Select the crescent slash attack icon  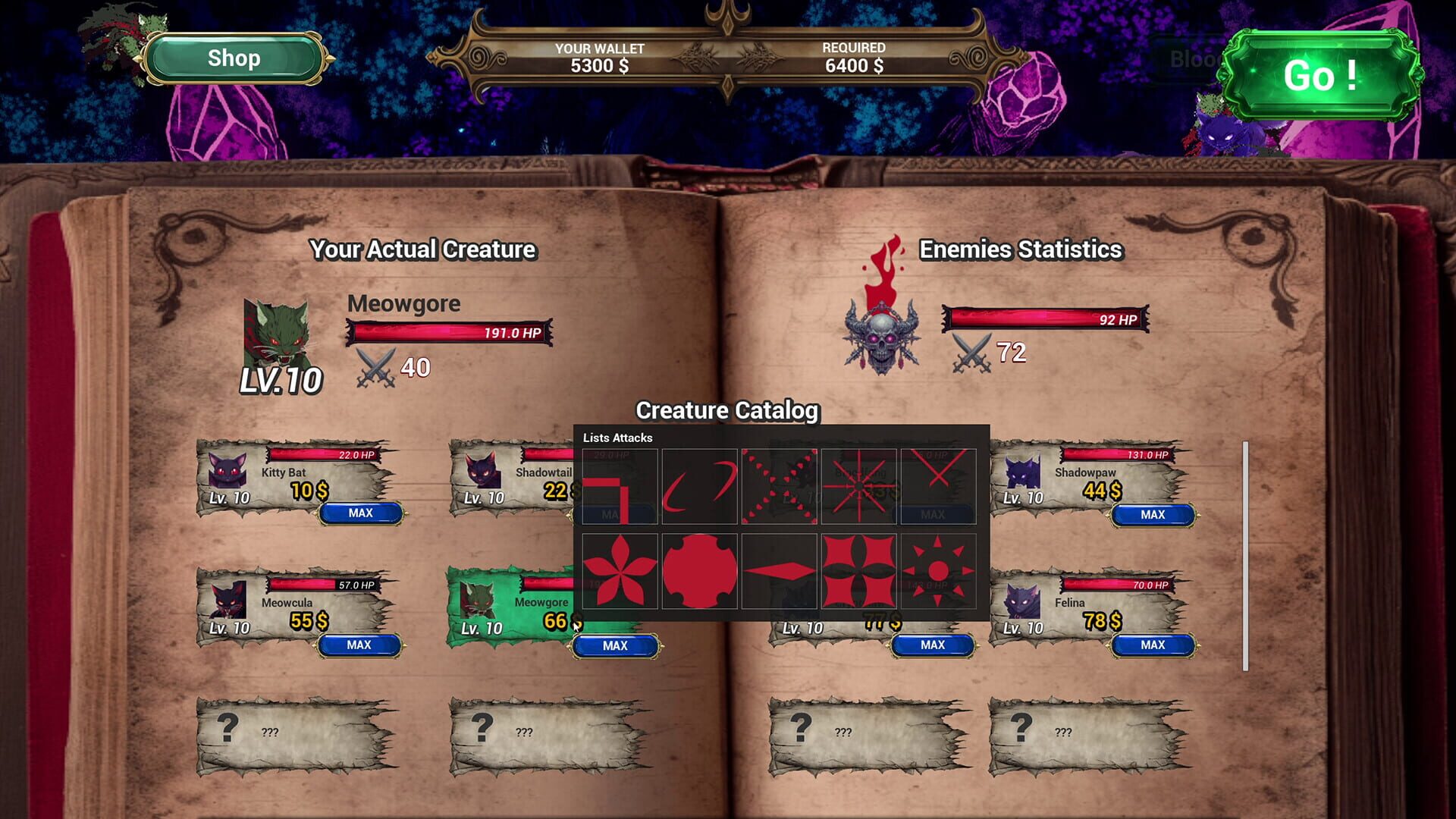[x=698, y=485]
